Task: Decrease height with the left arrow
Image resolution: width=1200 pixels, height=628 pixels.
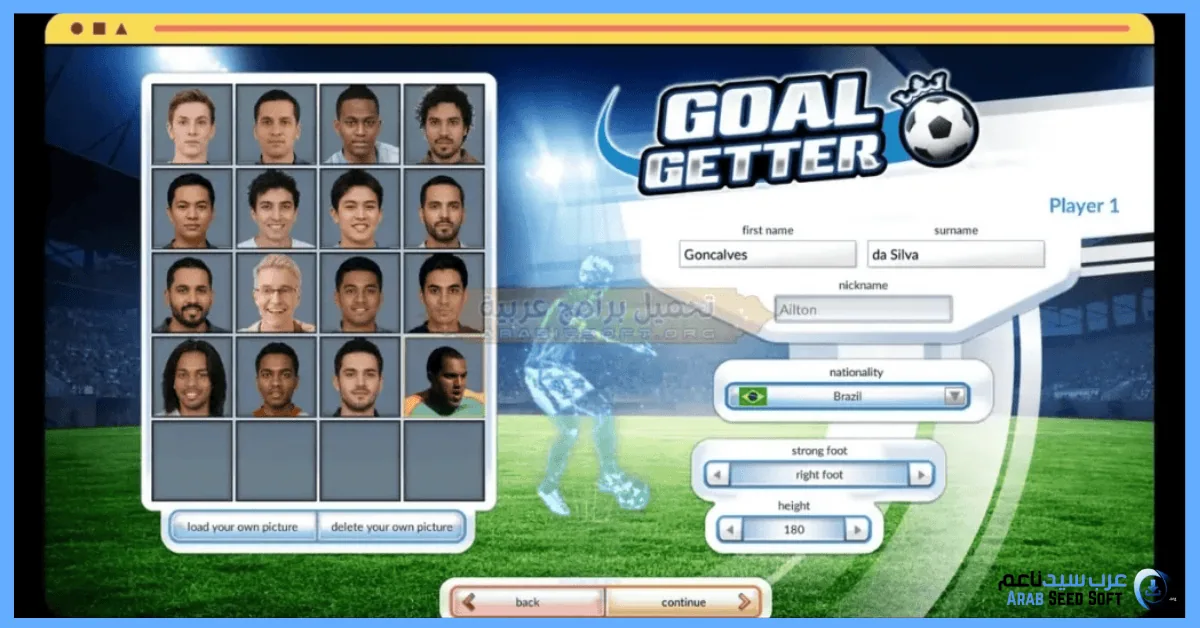Action: [731, 530]
